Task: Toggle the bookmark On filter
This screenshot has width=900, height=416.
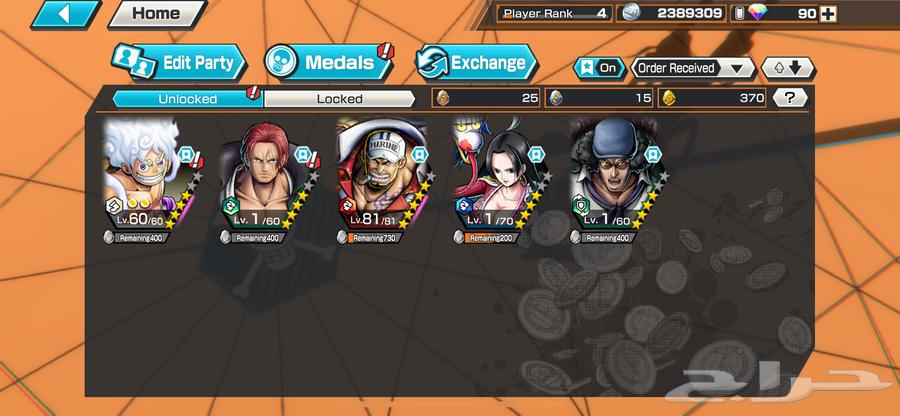Action: click(596, 68)
